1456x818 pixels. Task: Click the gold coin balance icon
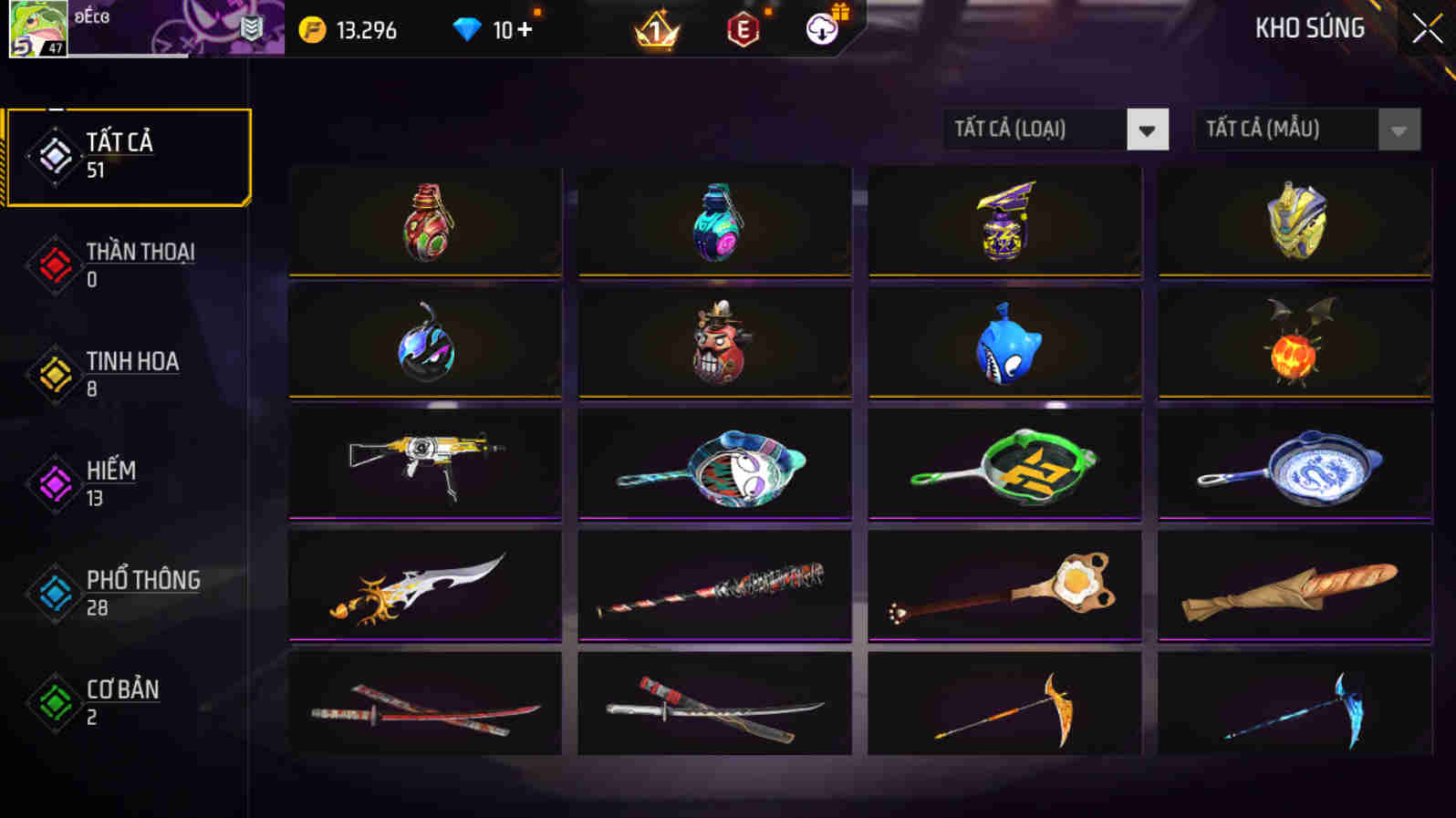click(313, 28)
